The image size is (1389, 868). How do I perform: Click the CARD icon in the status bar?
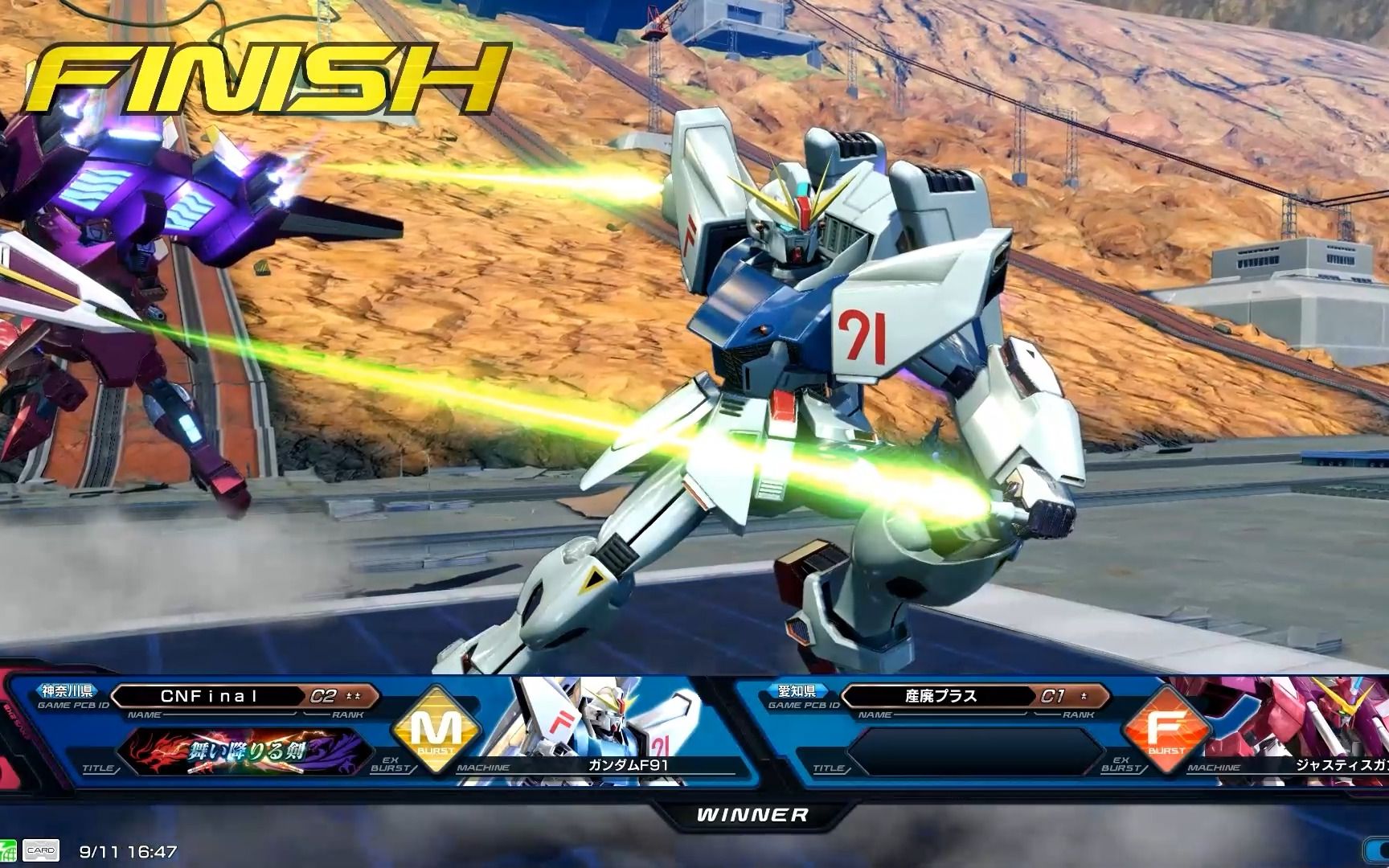(x=39, y=850)
